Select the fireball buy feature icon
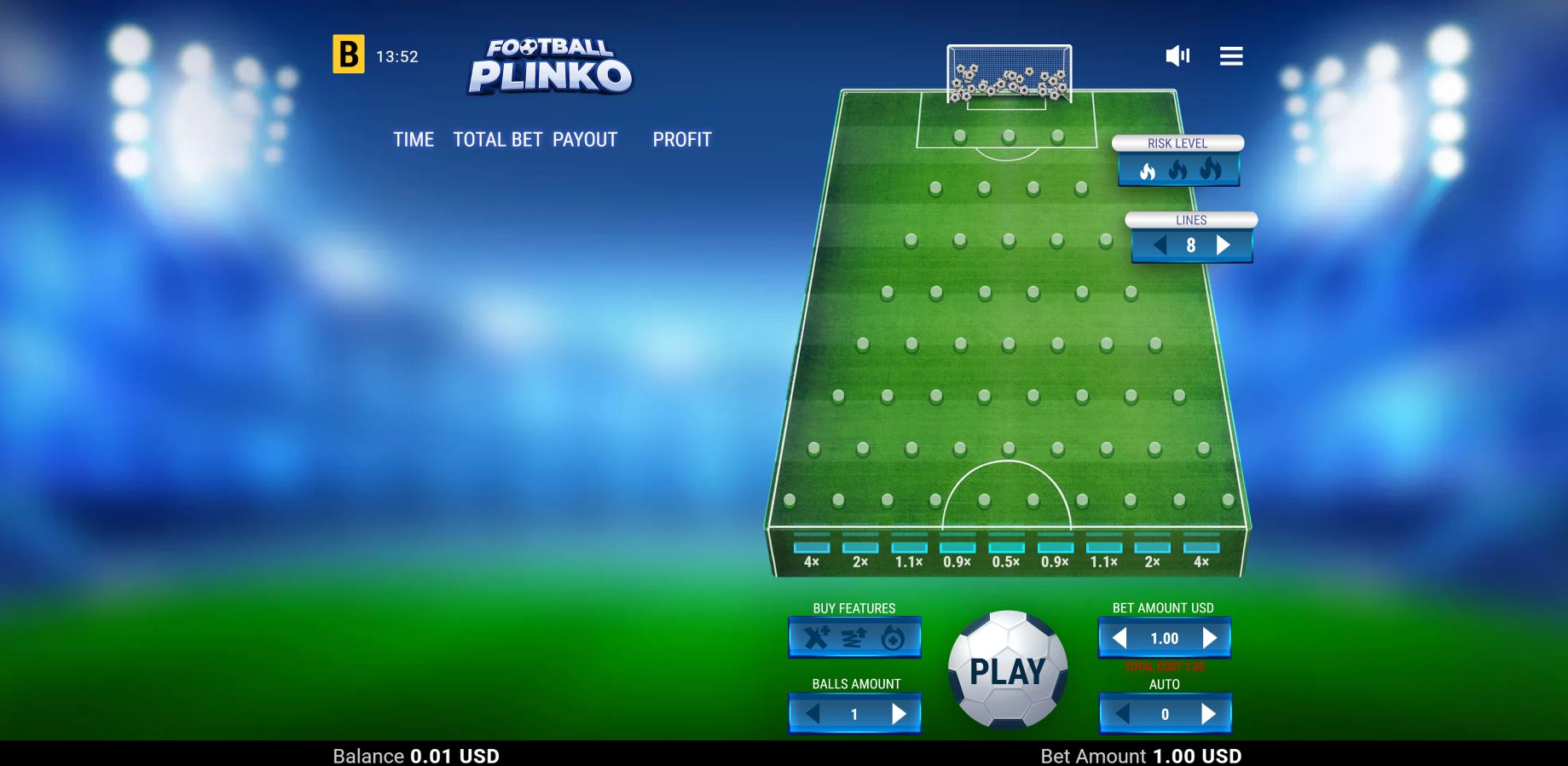 click(894, 637)
